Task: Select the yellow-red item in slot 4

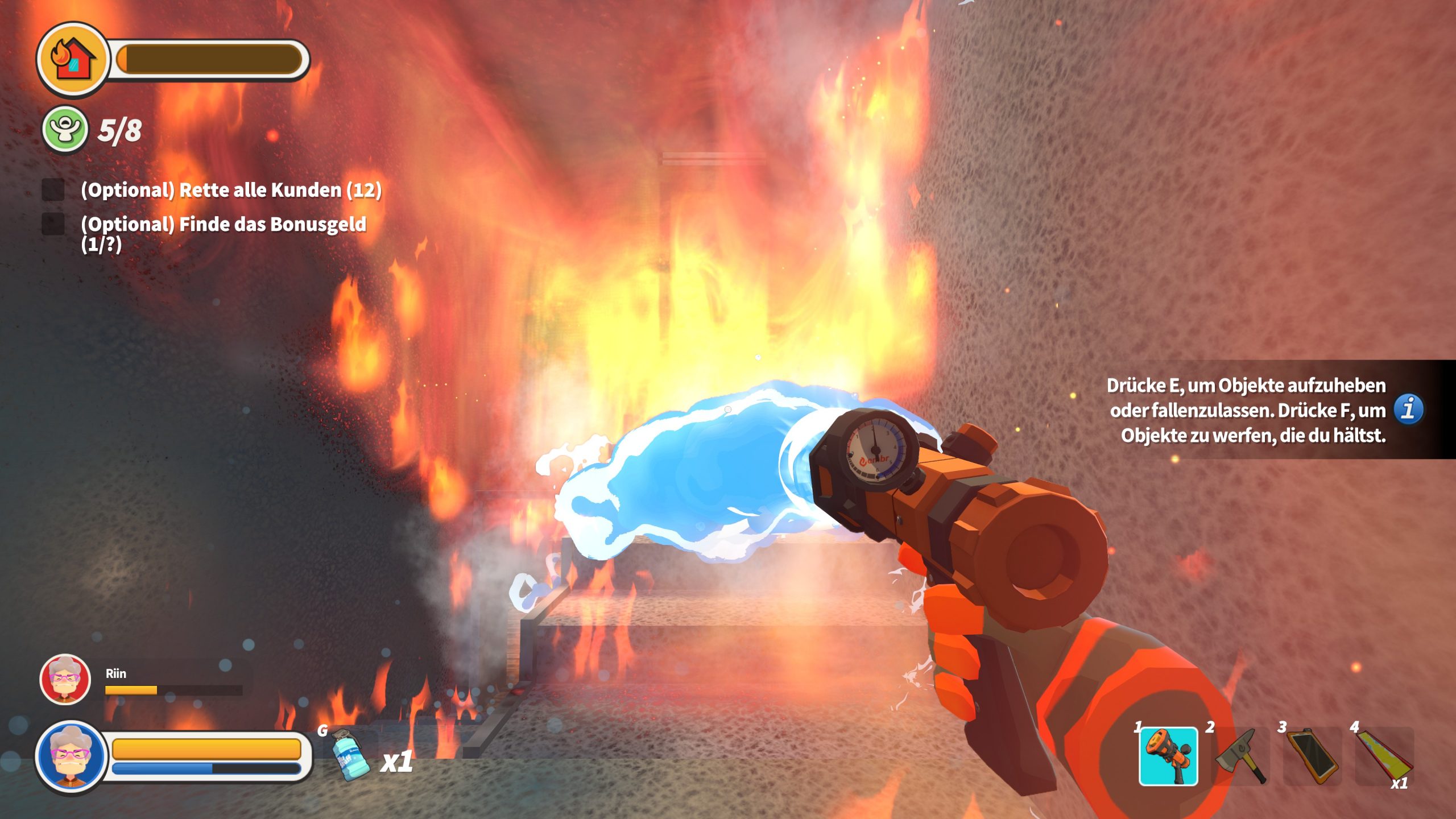Action: tap(1384, 756)
